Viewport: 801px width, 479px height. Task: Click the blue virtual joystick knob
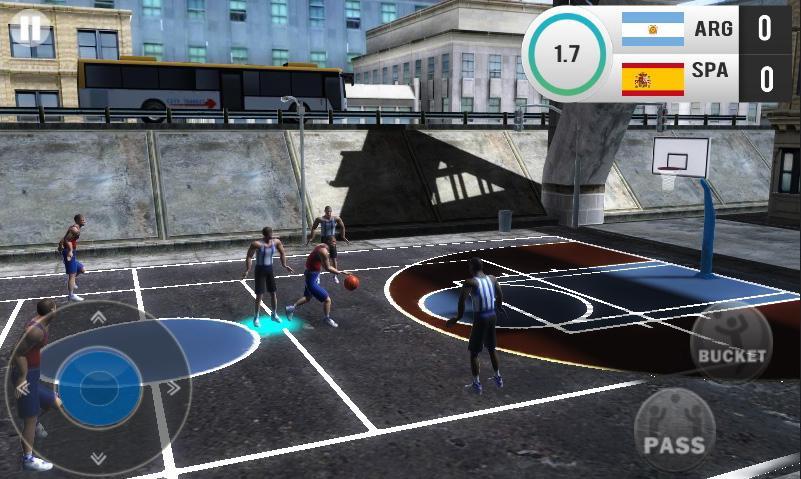tap(98, 386)
